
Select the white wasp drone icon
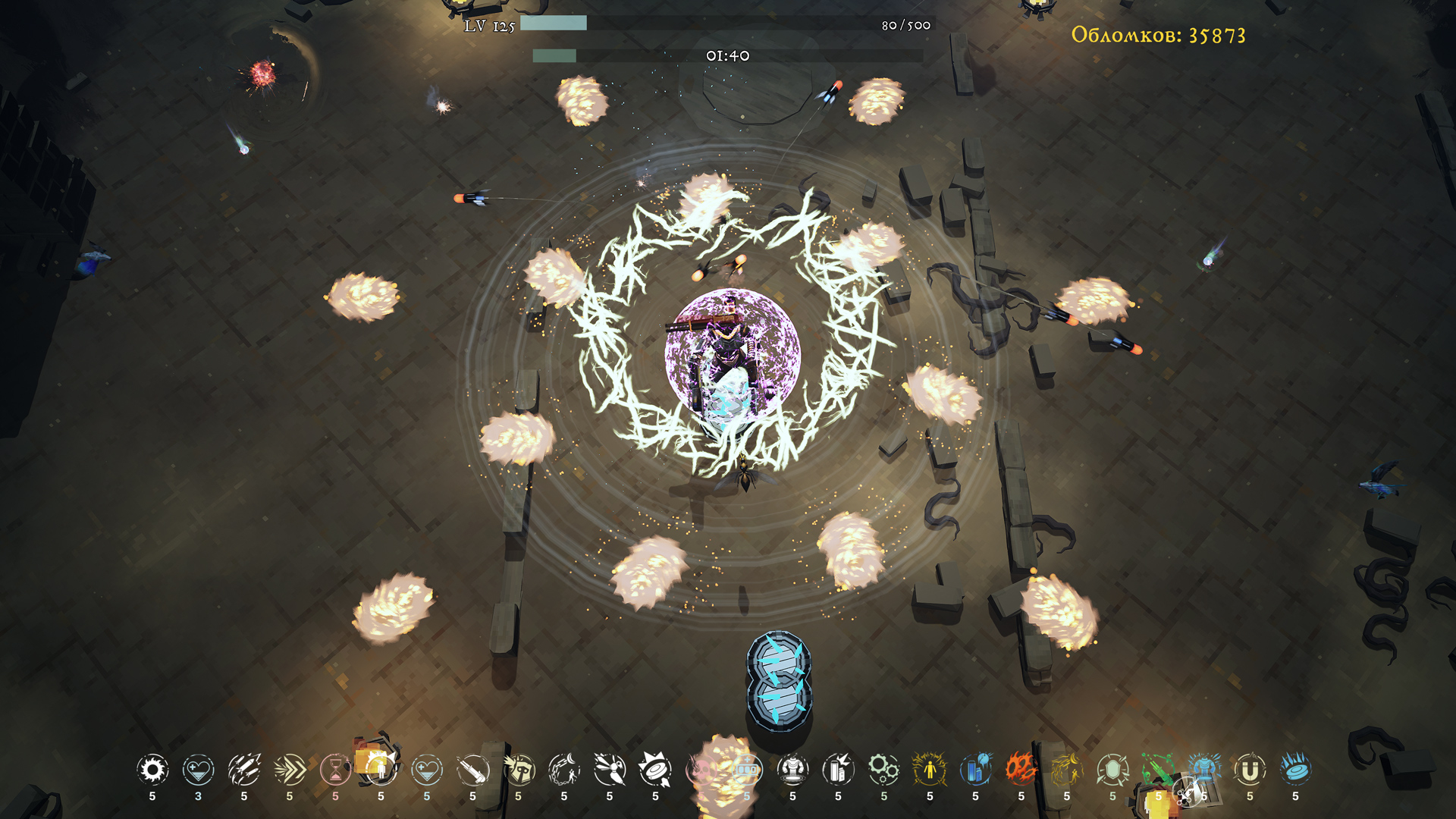pos(610,770)
